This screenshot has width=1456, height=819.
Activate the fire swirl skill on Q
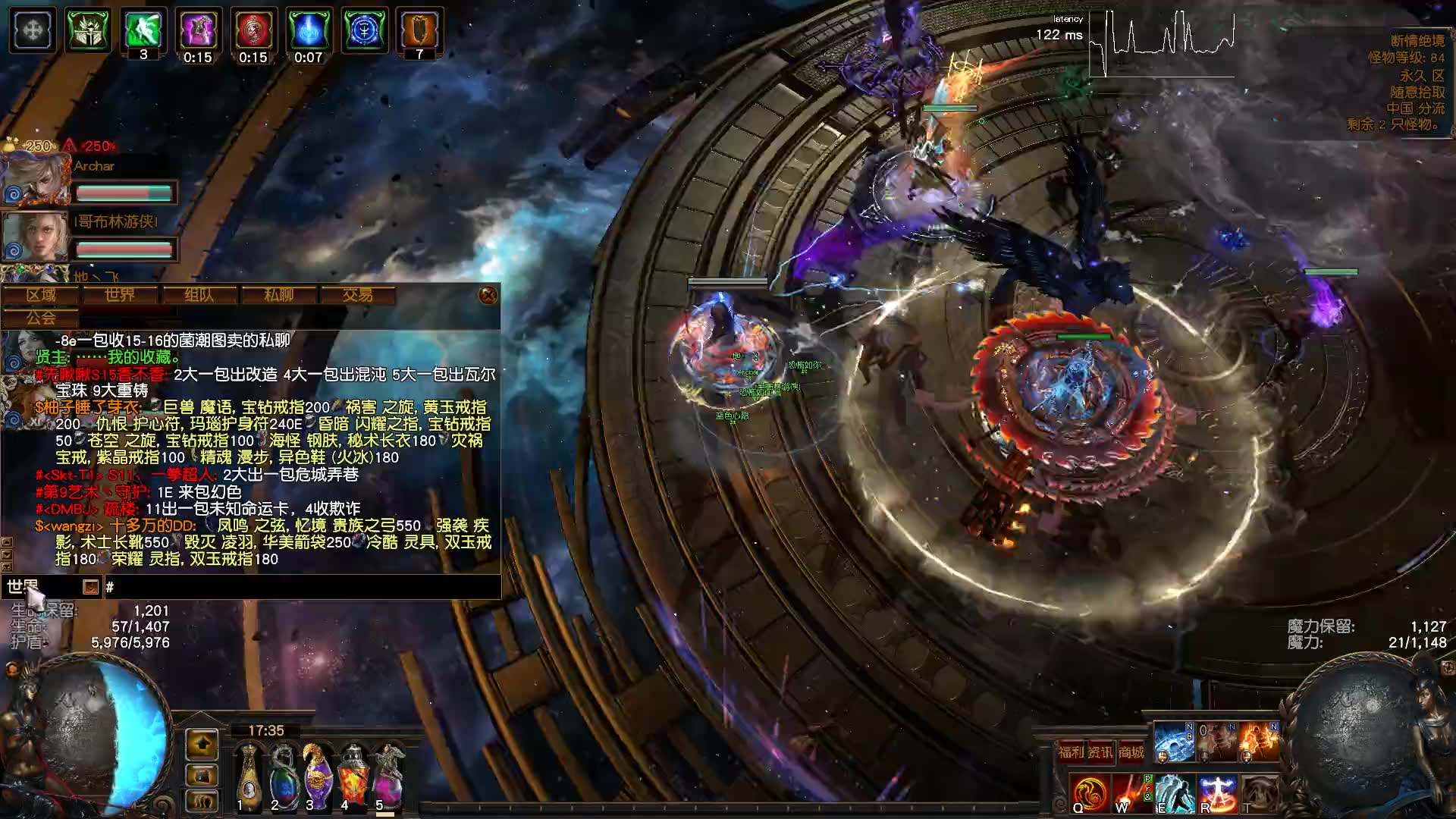tap(1090, 793)
